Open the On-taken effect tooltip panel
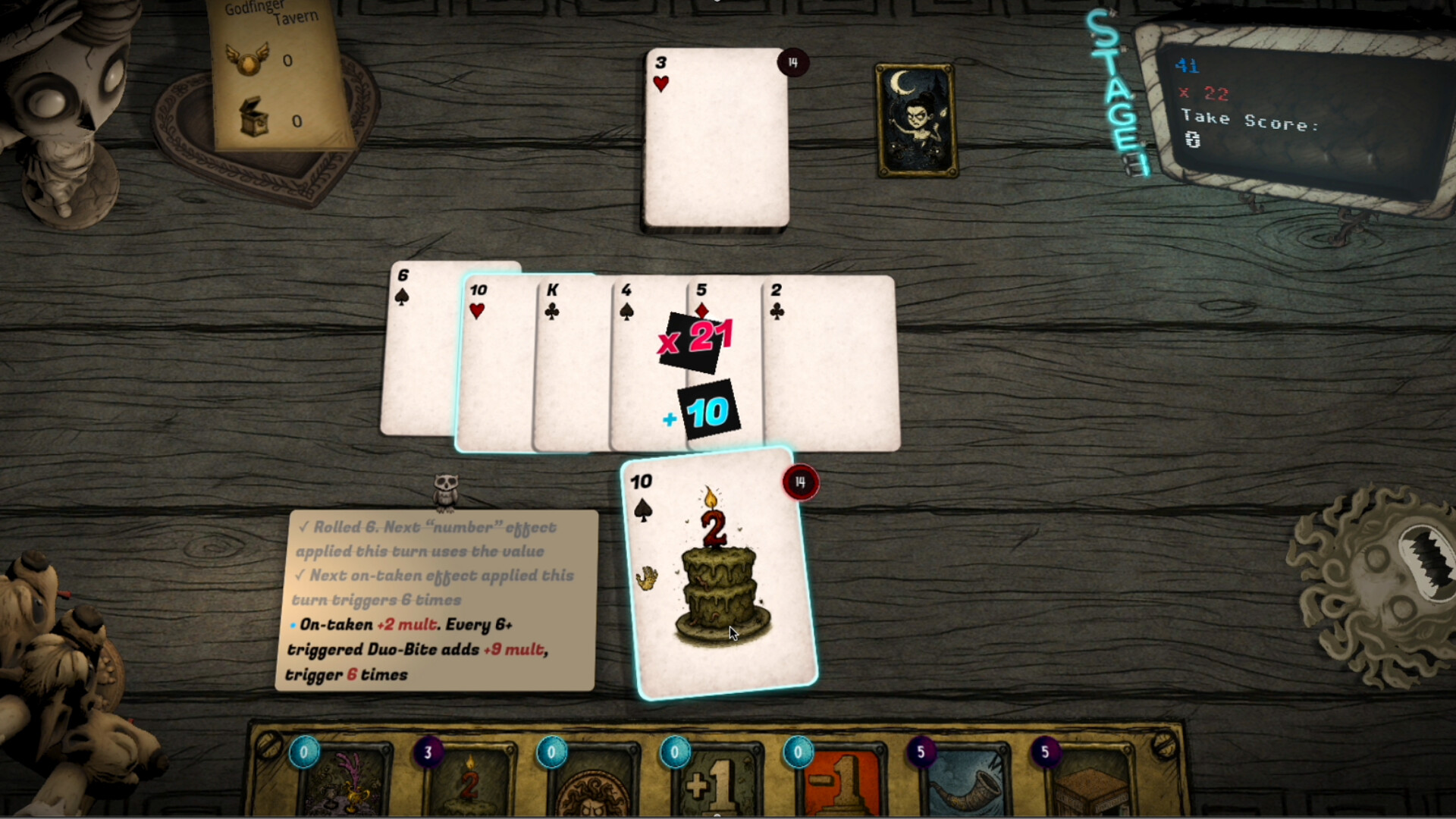Screen dimensions: 1456x819 [x=436, y=599]
